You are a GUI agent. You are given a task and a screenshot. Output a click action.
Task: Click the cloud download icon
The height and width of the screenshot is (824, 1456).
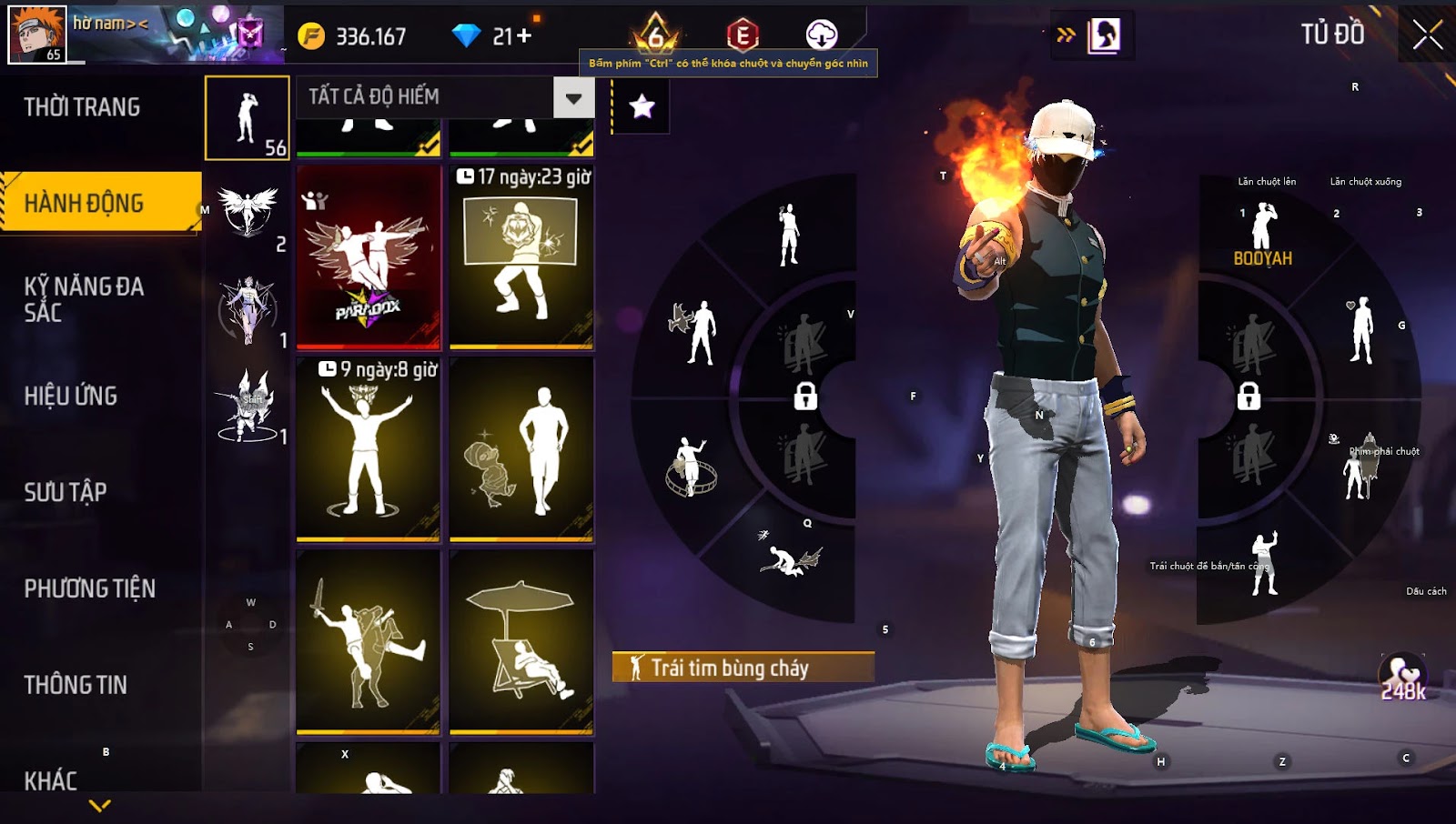(821, 35)
